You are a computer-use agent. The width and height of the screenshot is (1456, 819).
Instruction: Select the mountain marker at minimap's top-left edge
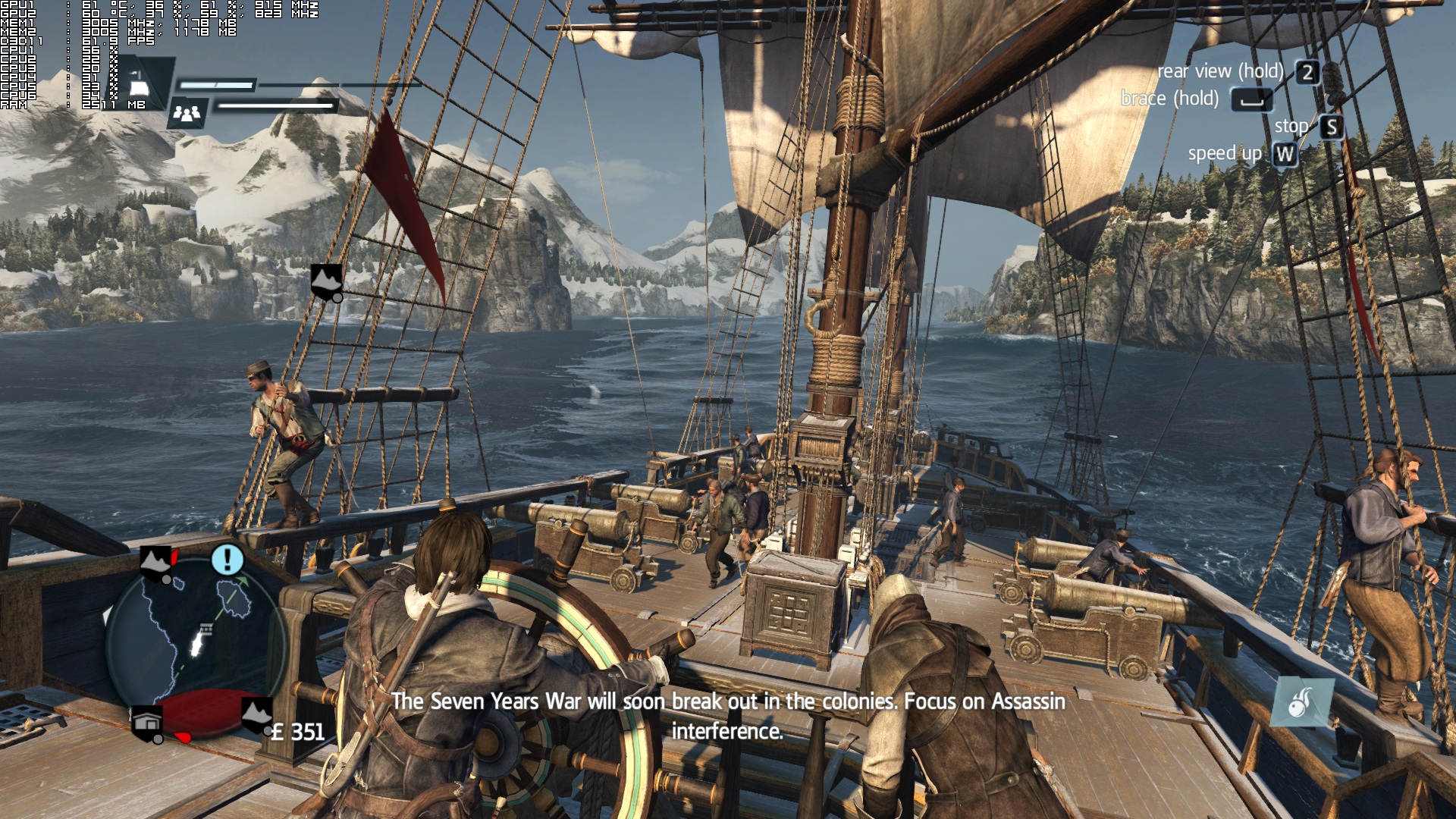(156, 562)
